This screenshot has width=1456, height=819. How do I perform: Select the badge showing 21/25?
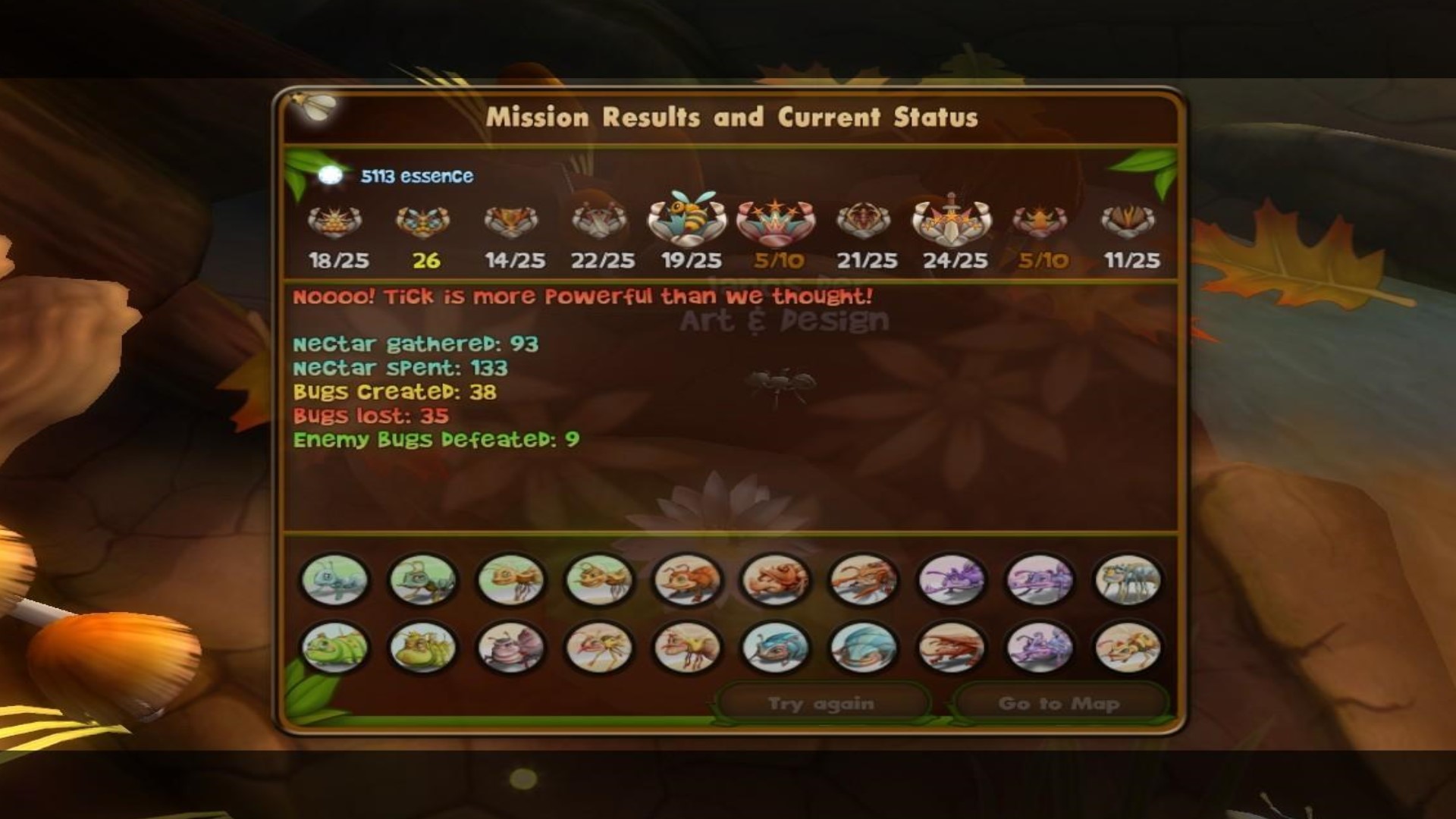pyautogui.click(x=864, y=221)
